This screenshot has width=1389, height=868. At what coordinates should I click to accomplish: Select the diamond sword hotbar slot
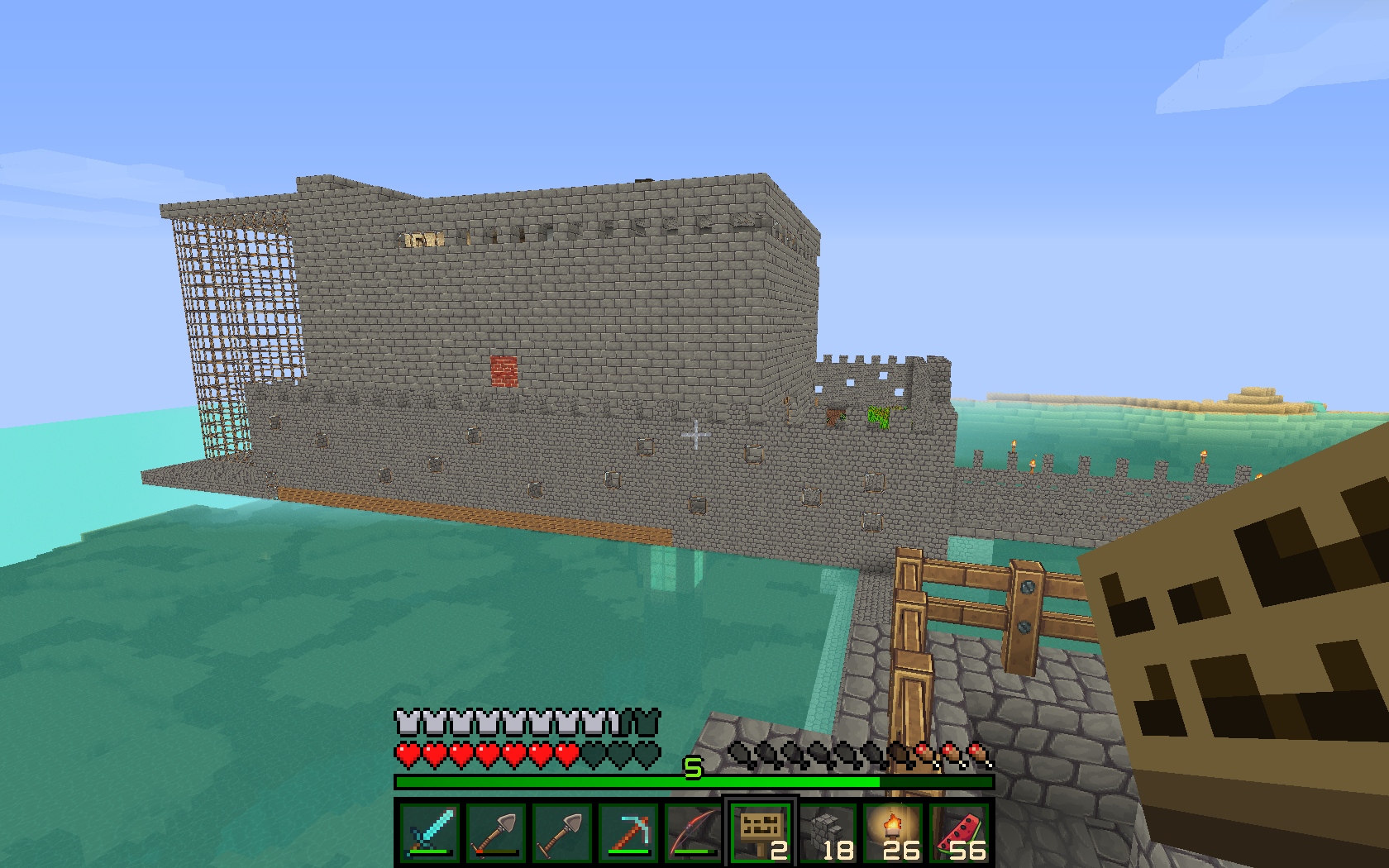click(430, 832)
